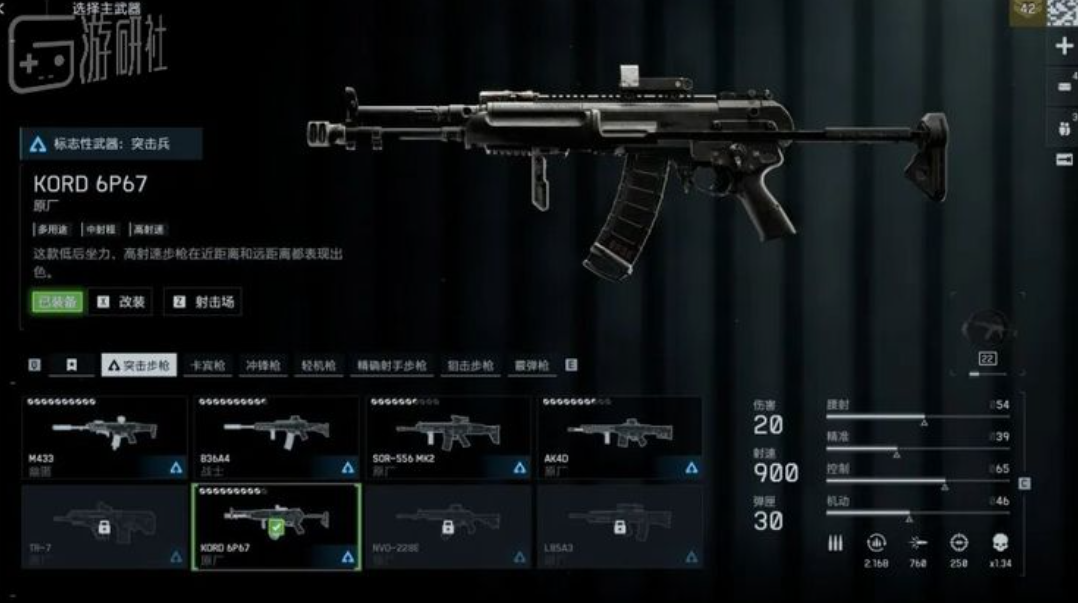Open the 霰弹枪 shotgun tab
The height and width of the screenshot is (603, 1078).
pos(531,366)
